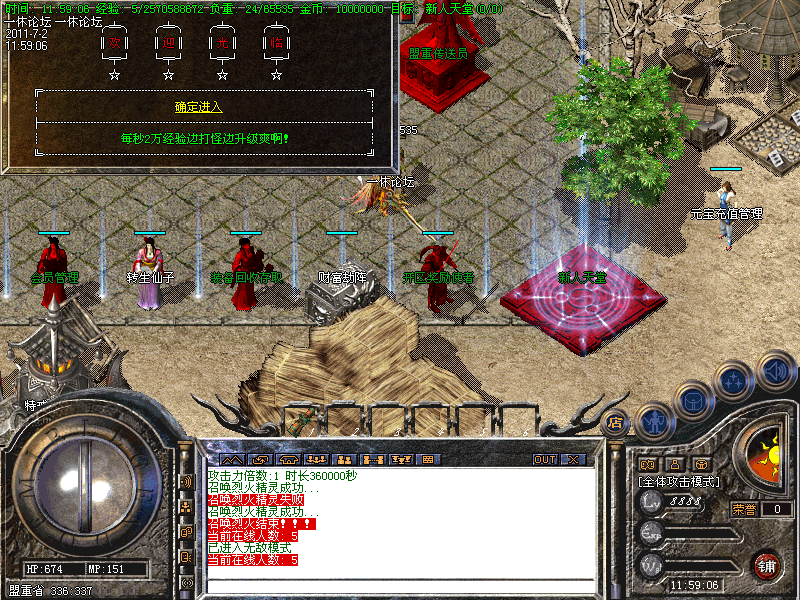Open the skills sparkle round button
Viewport: 800px width, 600px height.
click(735, 381)
